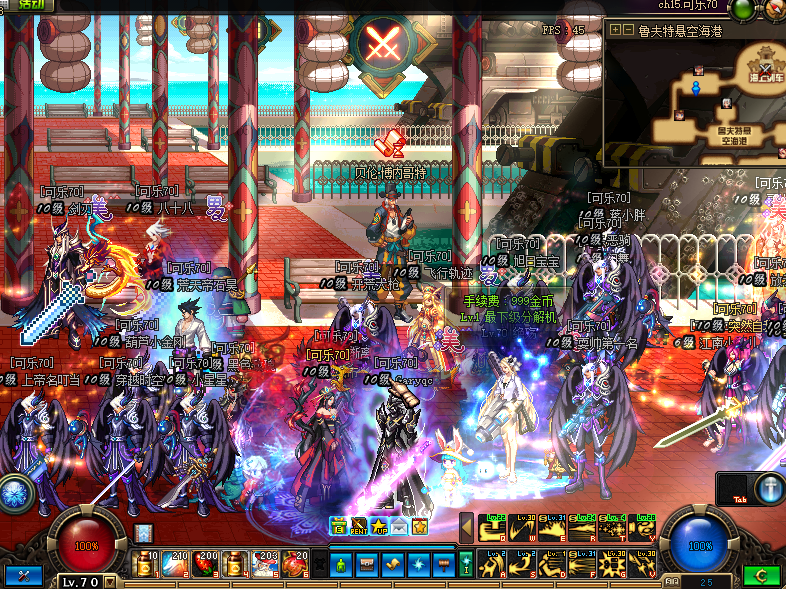The height and width of the screenshot is (589, 786).
Task: Open the green gift box event icon
Action: click(338, 525)
